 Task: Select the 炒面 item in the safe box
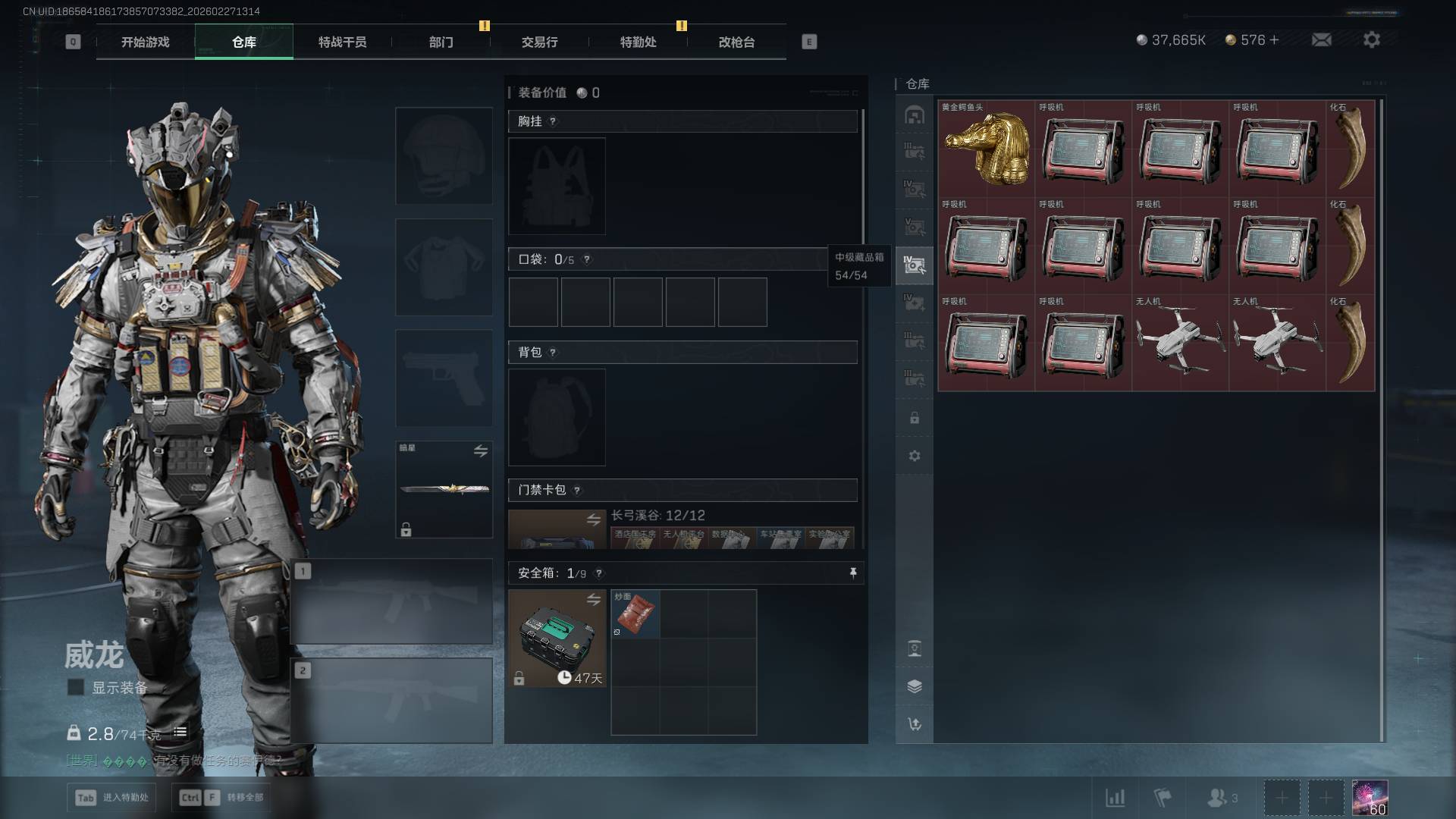[x=635, y=613]
